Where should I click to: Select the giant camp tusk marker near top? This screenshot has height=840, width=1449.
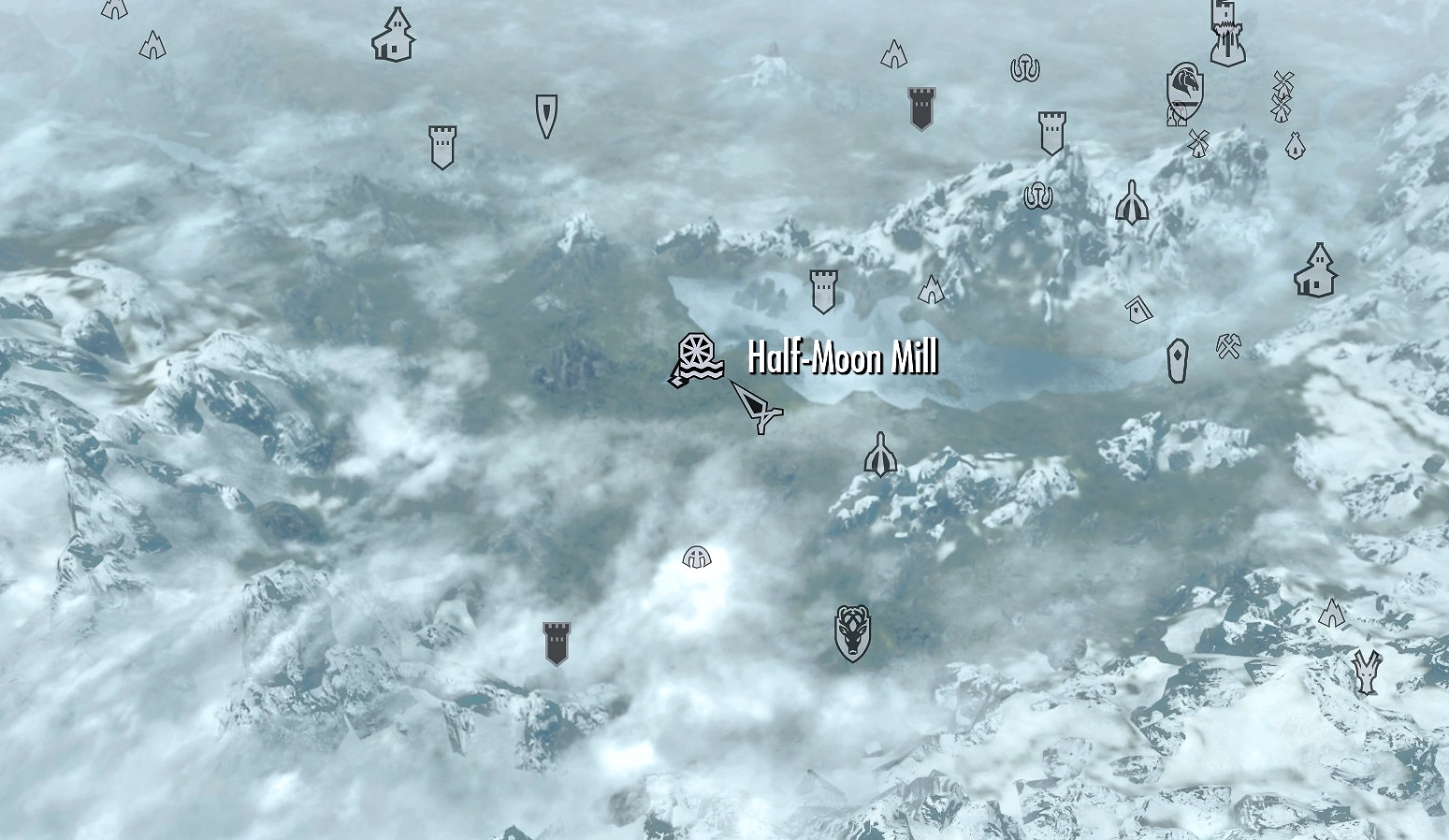[1024, 67]
